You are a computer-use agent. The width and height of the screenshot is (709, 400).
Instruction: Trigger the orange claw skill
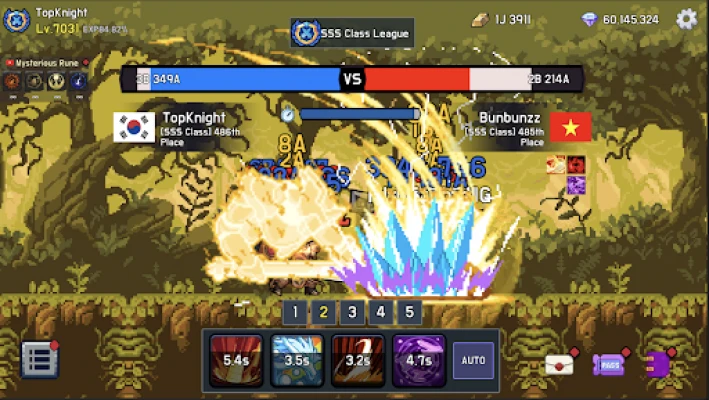[357, 360]
